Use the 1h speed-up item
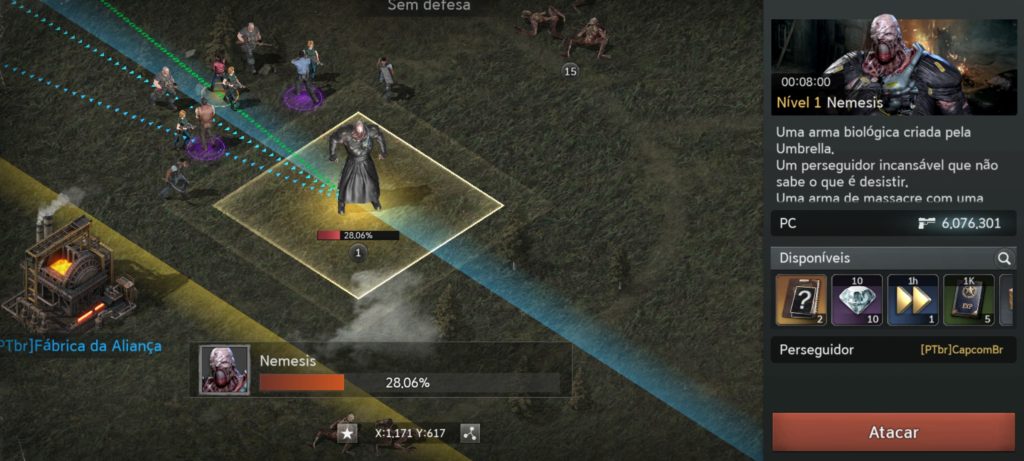 (912, 300)
